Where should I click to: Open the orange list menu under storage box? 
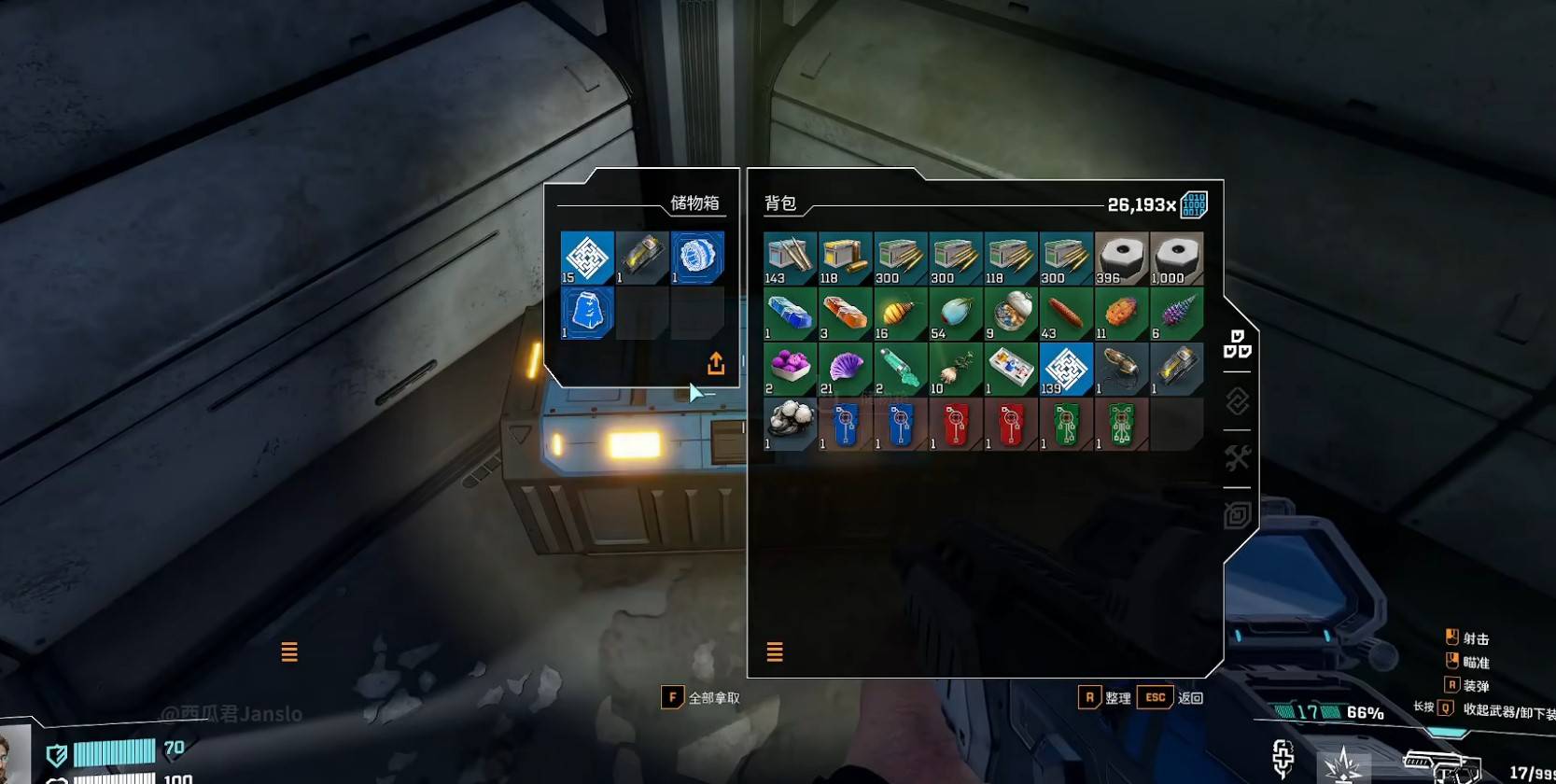tap(289, 651)
